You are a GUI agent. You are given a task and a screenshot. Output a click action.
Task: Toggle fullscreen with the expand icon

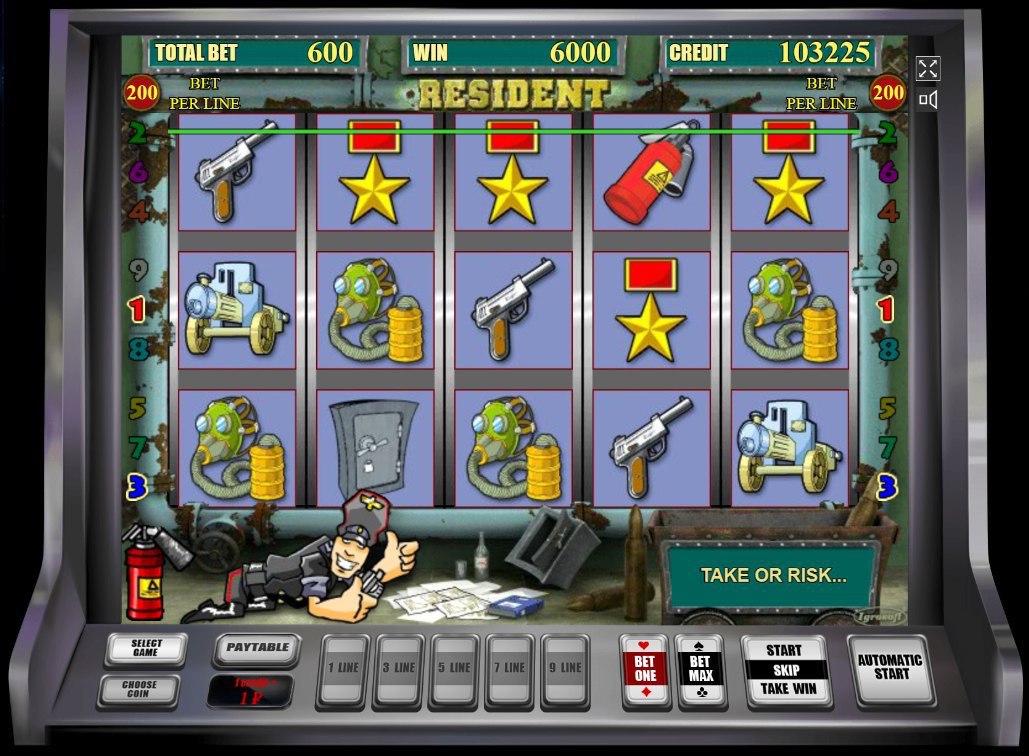tap(928, 68)
